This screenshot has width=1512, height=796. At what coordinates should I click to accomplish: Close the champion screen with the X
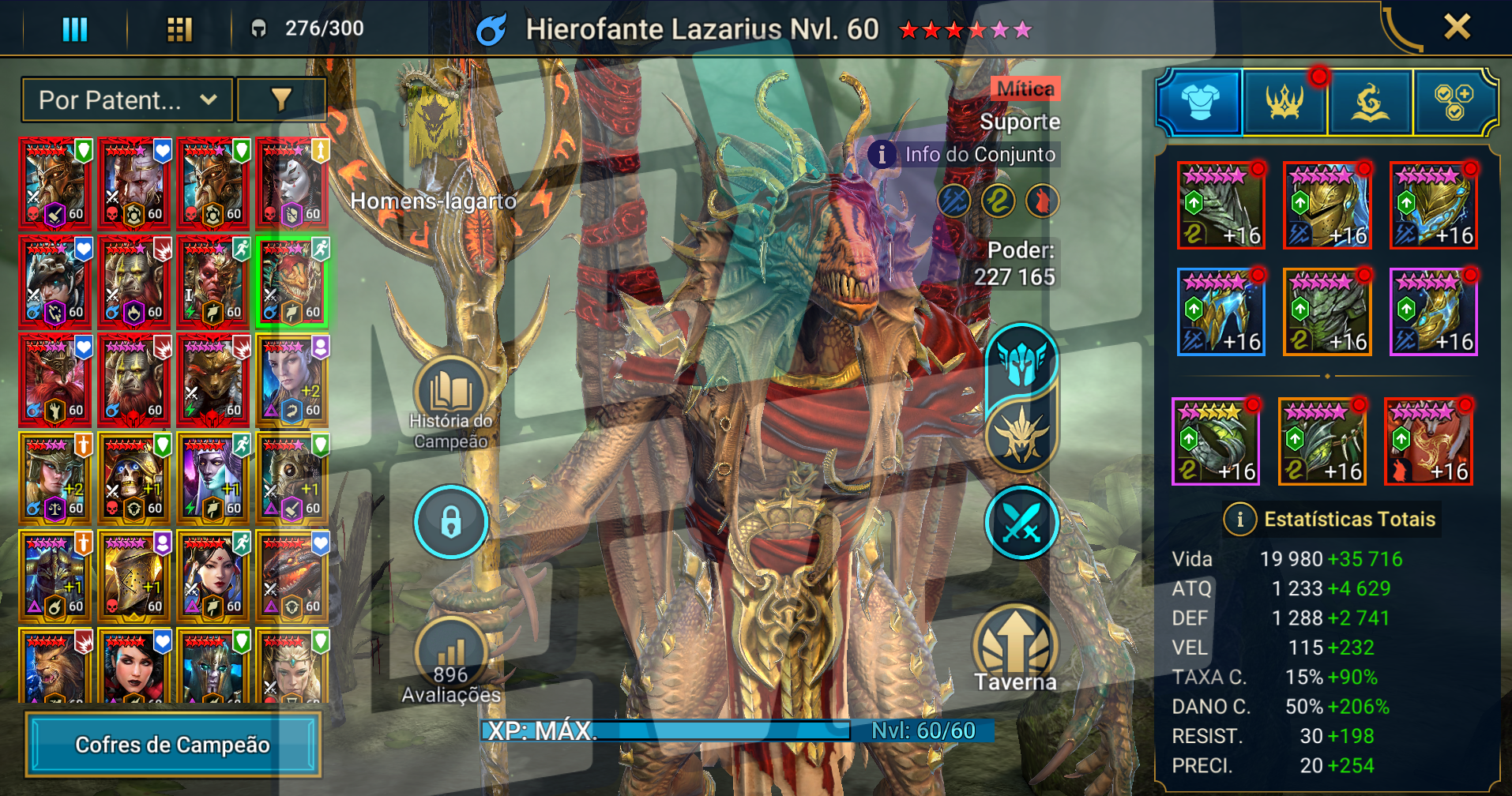pyautogui.click(x=1457, y=28)
